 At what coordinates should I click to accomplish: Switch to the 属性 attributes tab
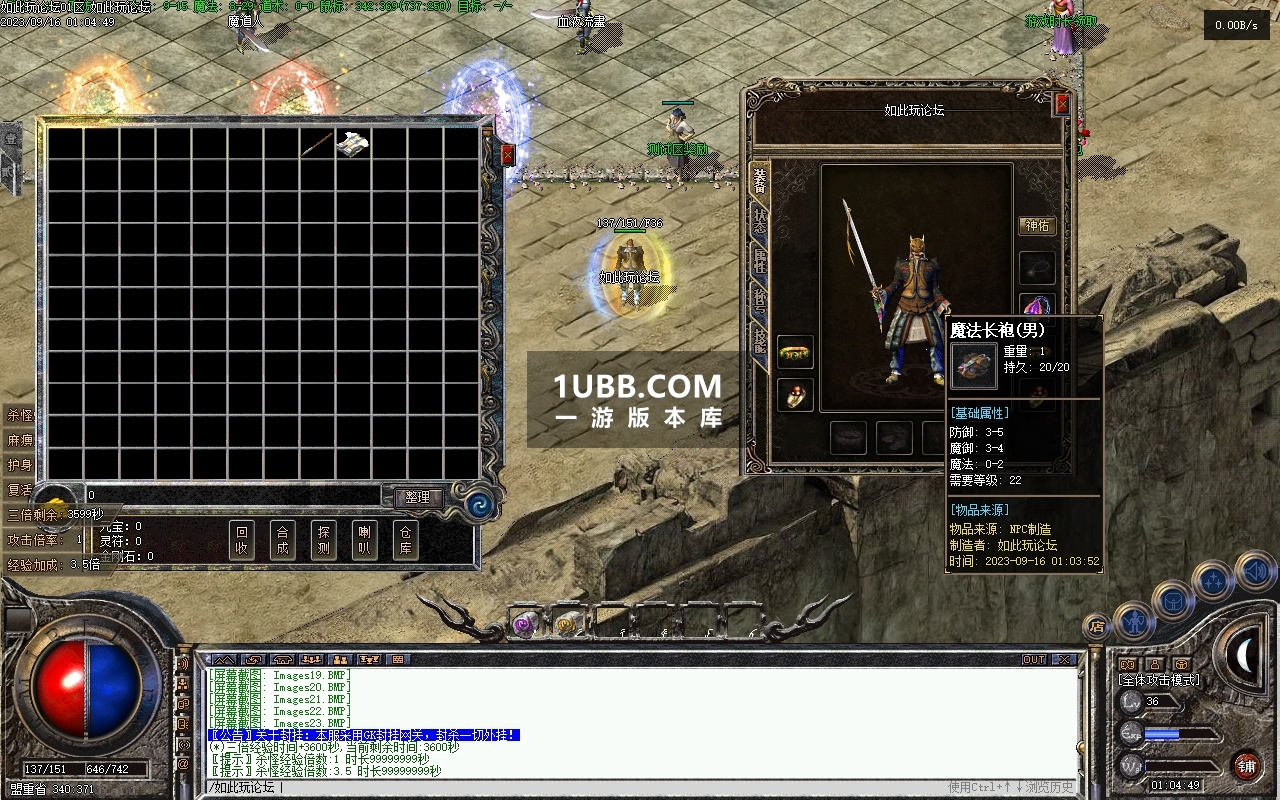click(760, 260)
